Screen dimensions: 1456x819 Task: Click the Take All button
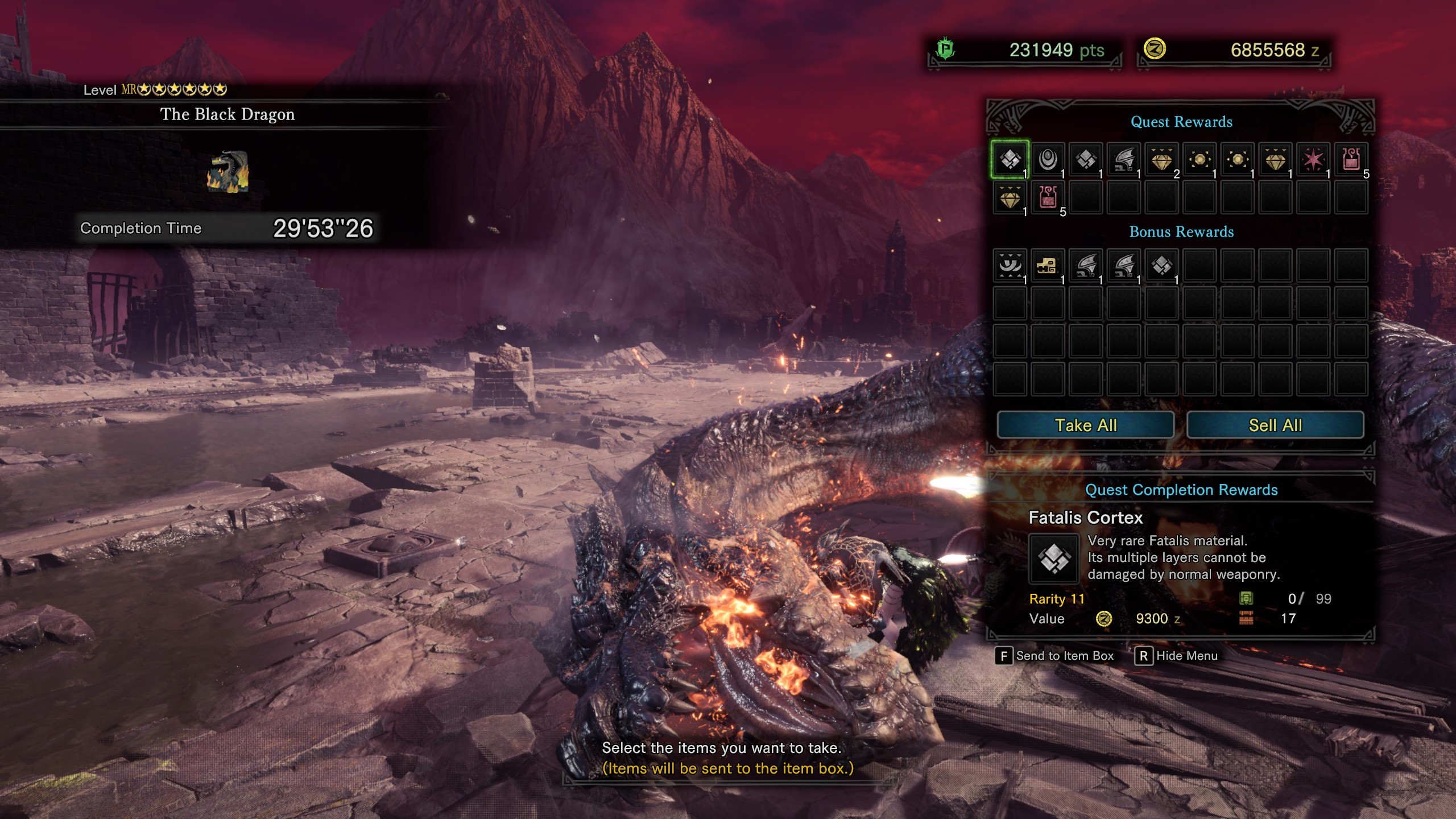coord(1085,425)
